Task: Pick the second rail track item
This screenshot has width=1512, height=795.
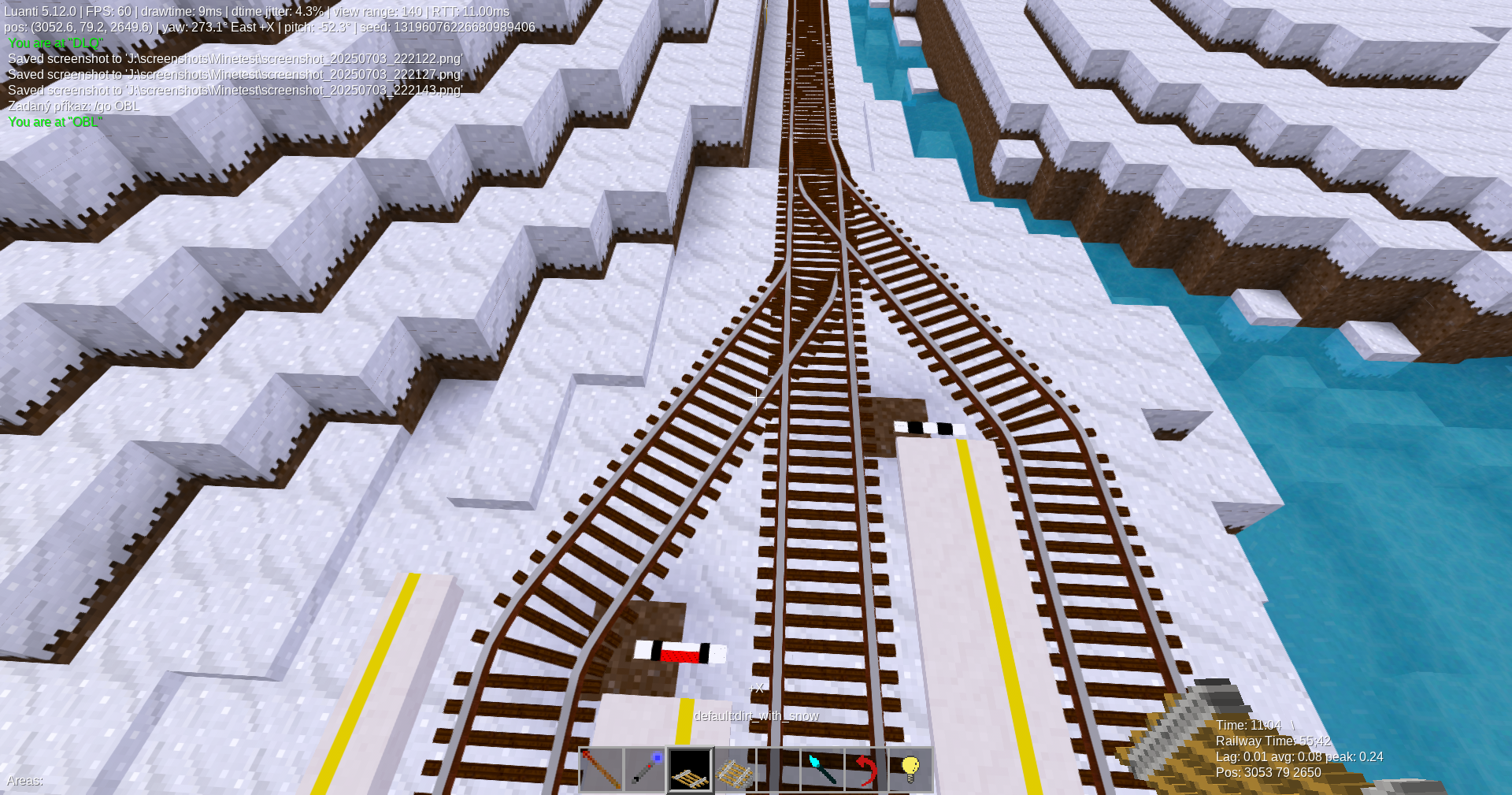Action: point(734,770)
